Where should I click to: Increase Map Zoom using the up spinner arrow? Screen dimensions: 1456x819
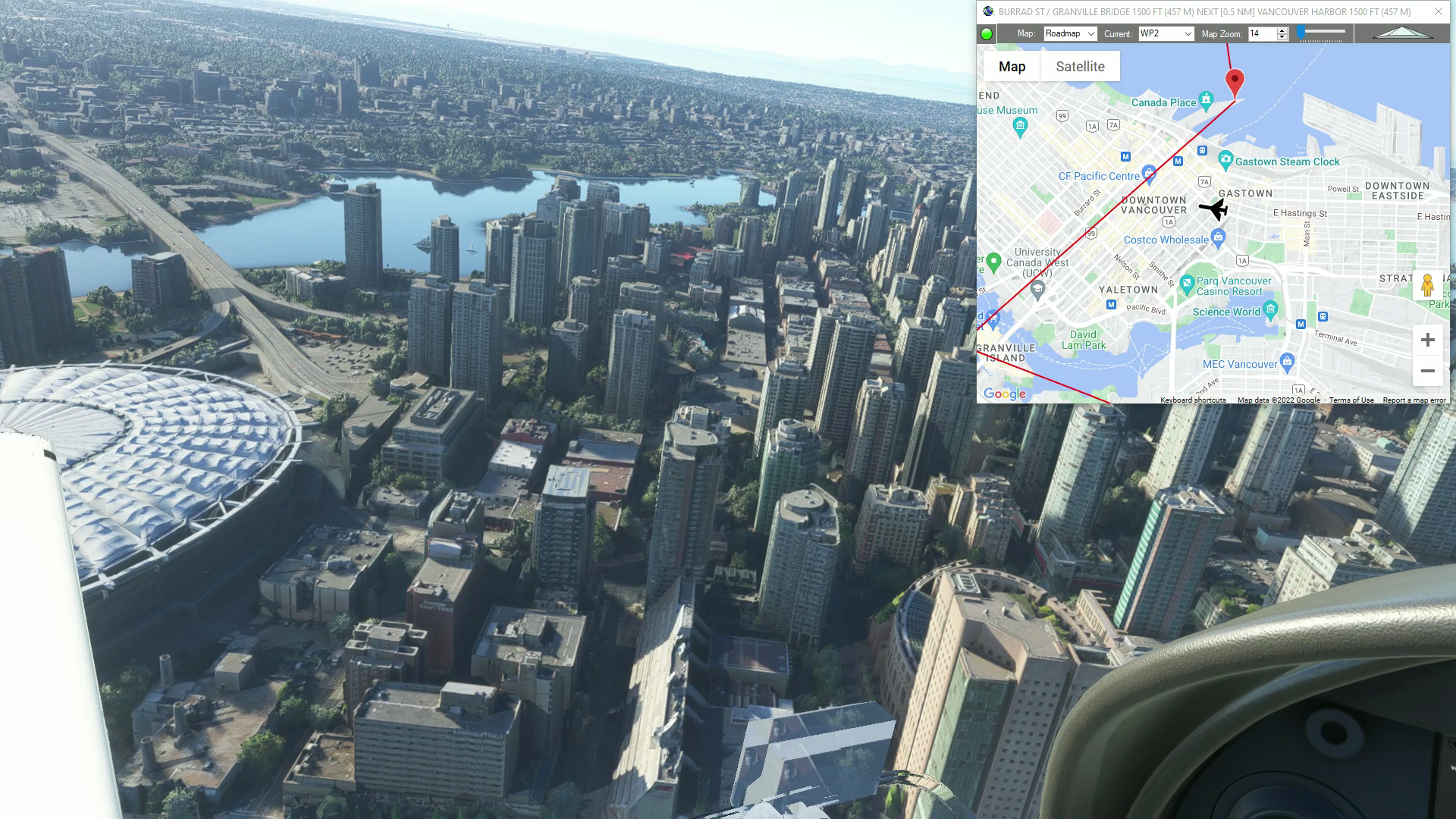point(1281,30)
